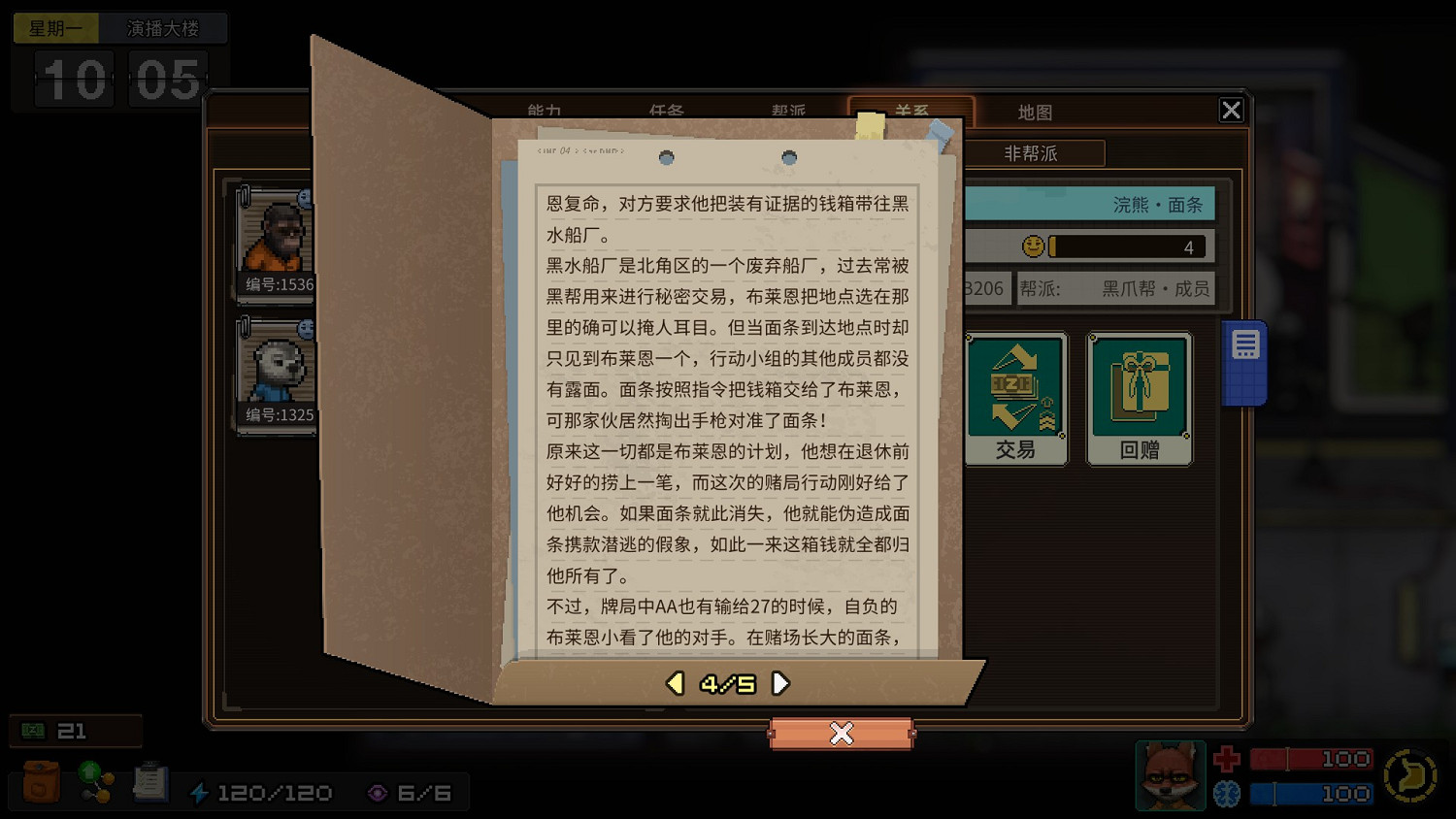Switch to the 地图 tab
Screen dimensions: 1456x819
coord(1035,112)
